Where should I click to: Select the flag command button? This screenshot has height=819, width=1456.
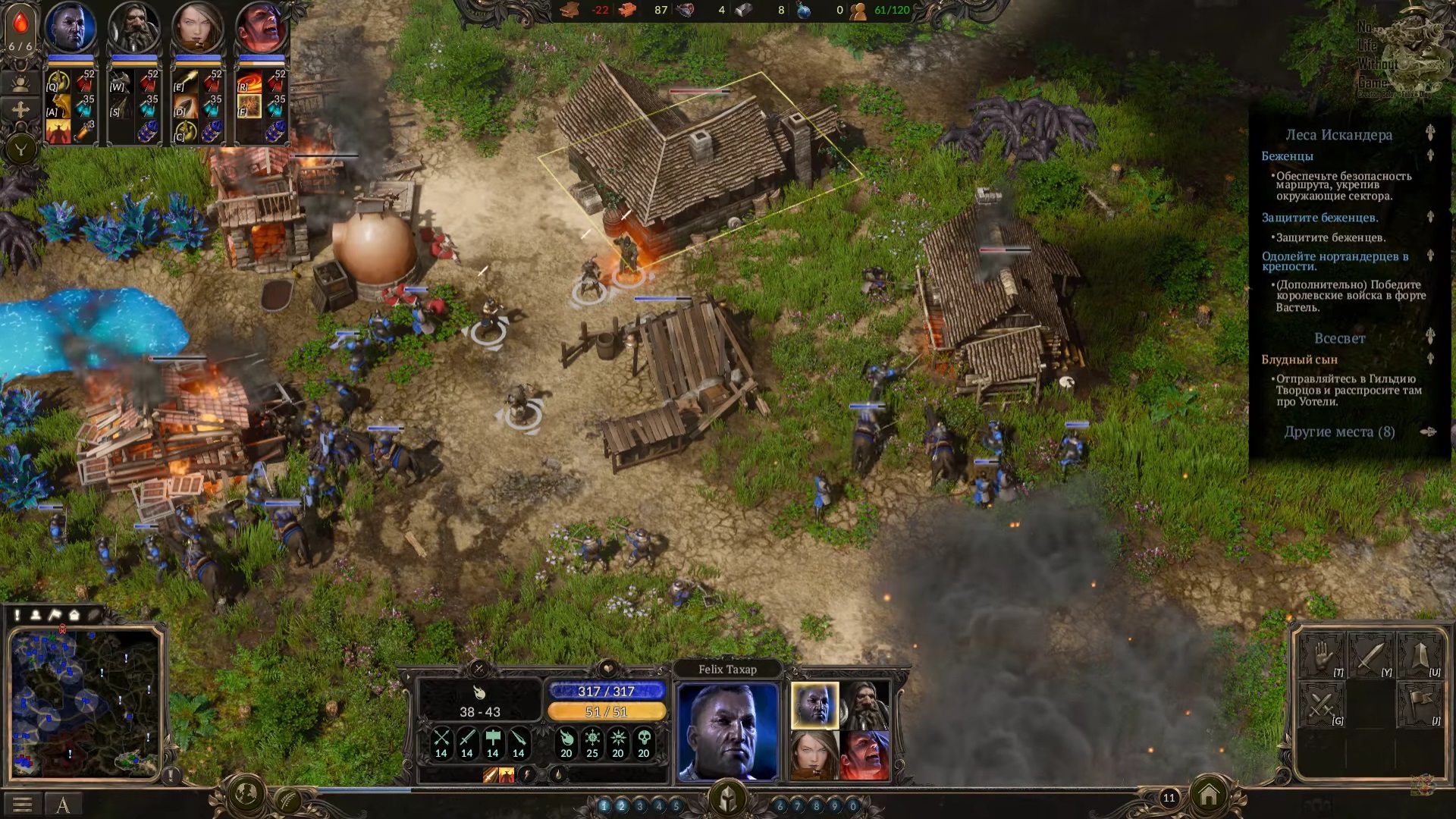point(1419,704)
